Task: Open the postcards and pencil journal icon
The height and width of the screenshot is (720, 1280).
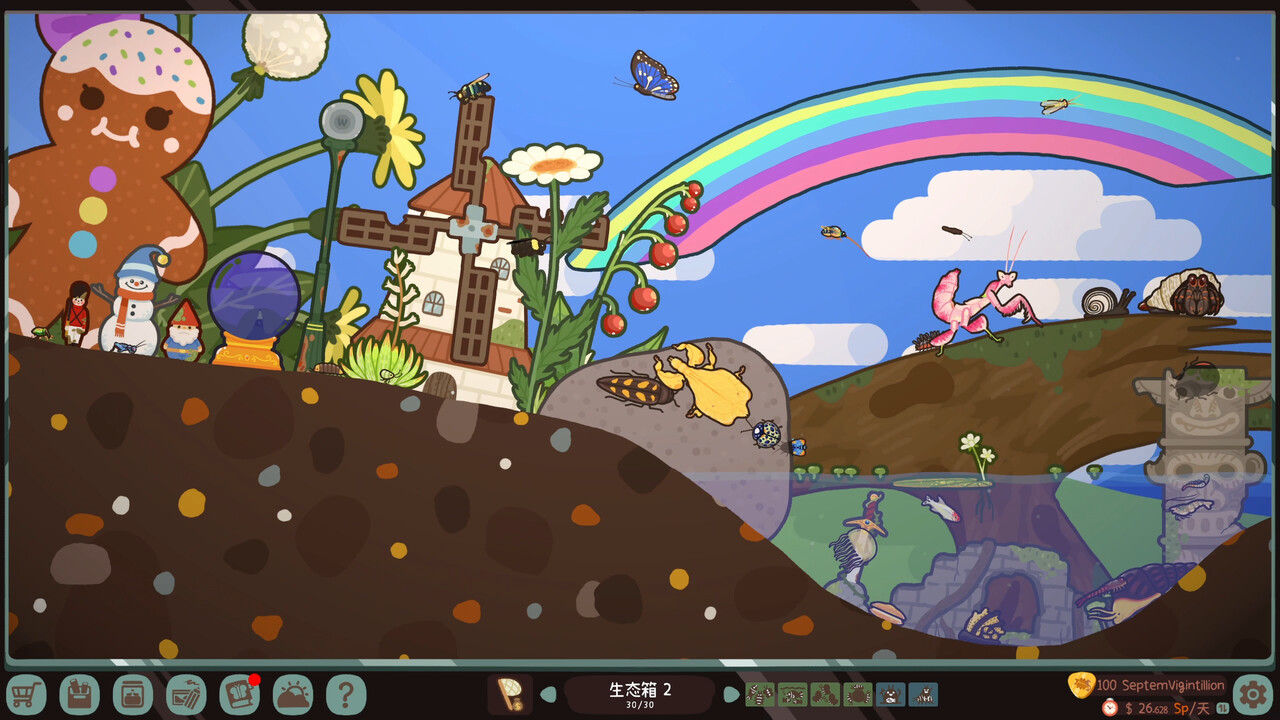Action: coord(188,693)
